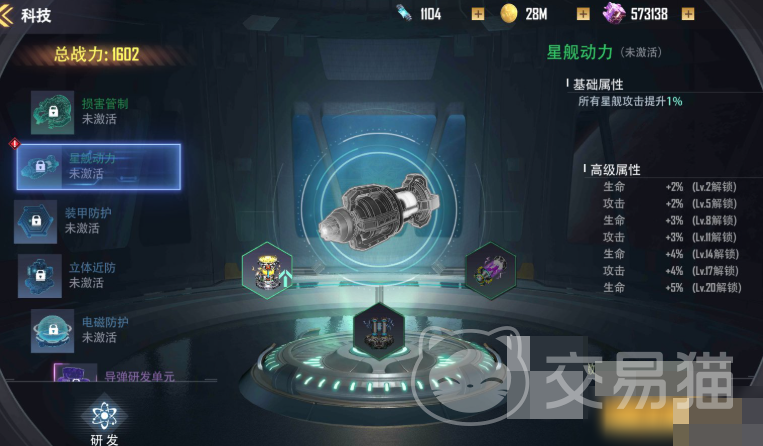The width and height of the screenshot is (763, 446).
Task: Add more purple gems with plus button
Action: coord(688,14)
